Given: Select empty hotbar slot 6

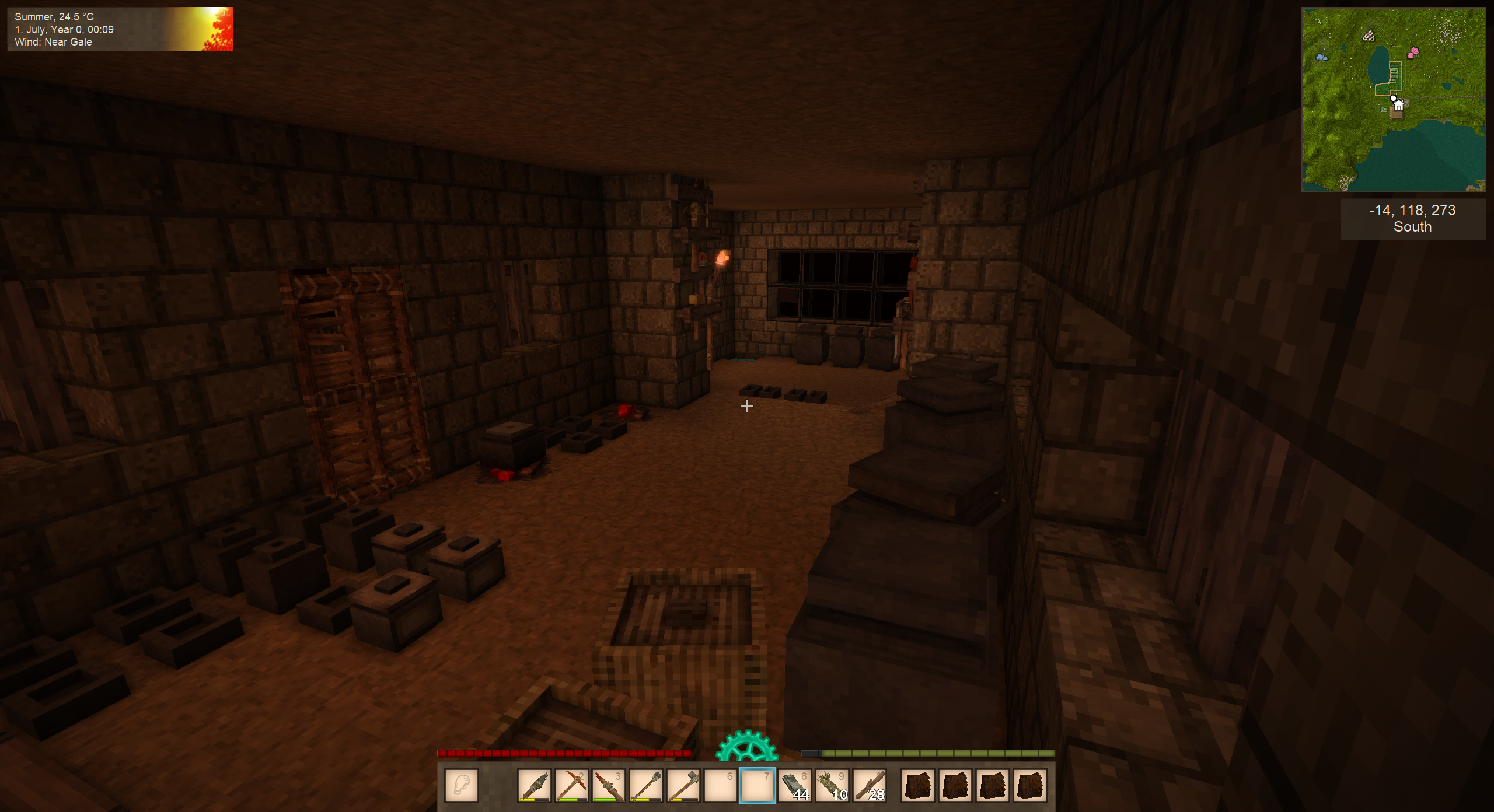Looking at the screenshot, I should (720, 785).
